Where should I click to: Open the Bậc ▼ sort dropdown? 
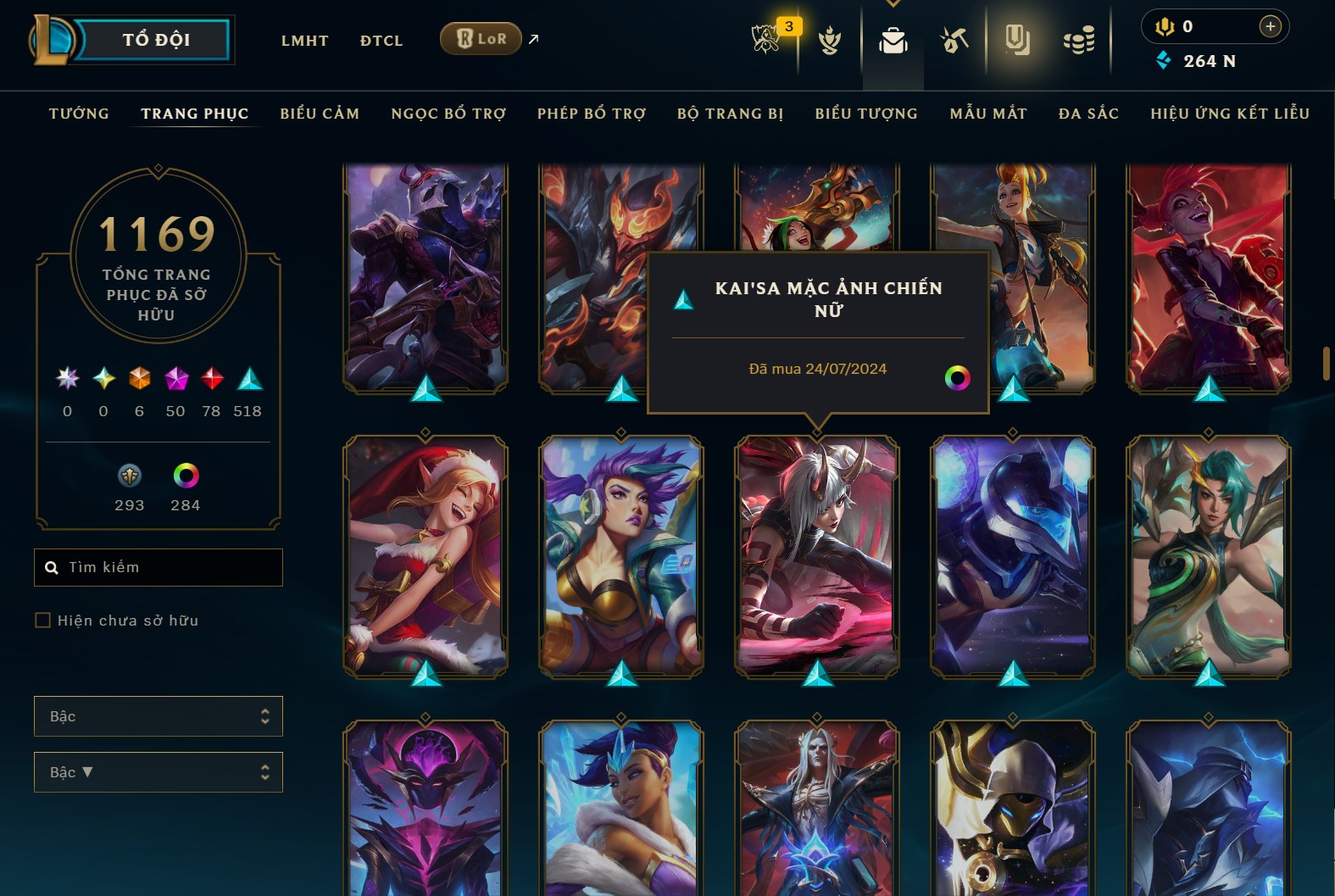tap(158, 772)
